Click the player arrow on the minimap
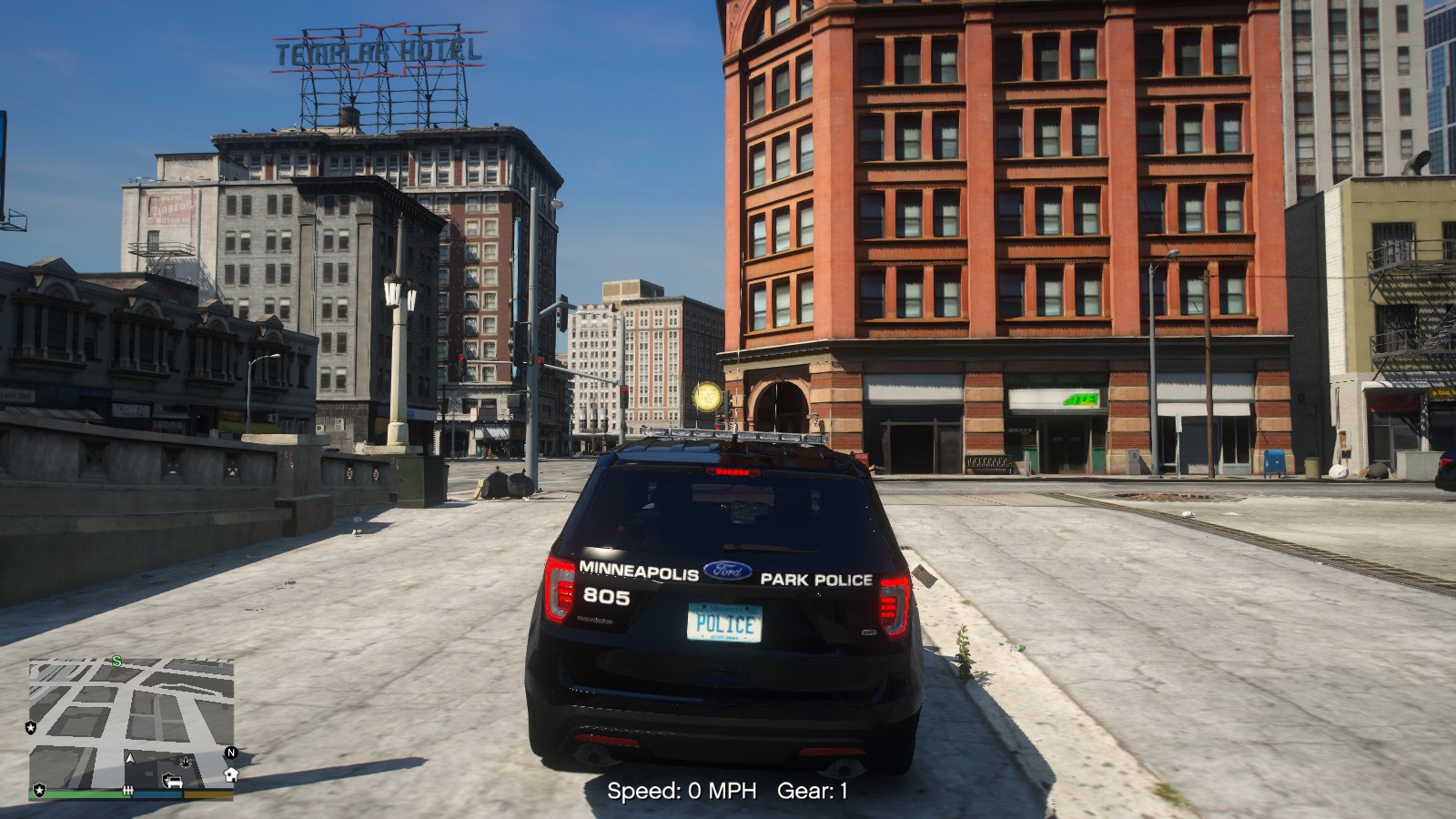Image resolution: width=1456 pixels, height=819 pixels. [130, 758]
